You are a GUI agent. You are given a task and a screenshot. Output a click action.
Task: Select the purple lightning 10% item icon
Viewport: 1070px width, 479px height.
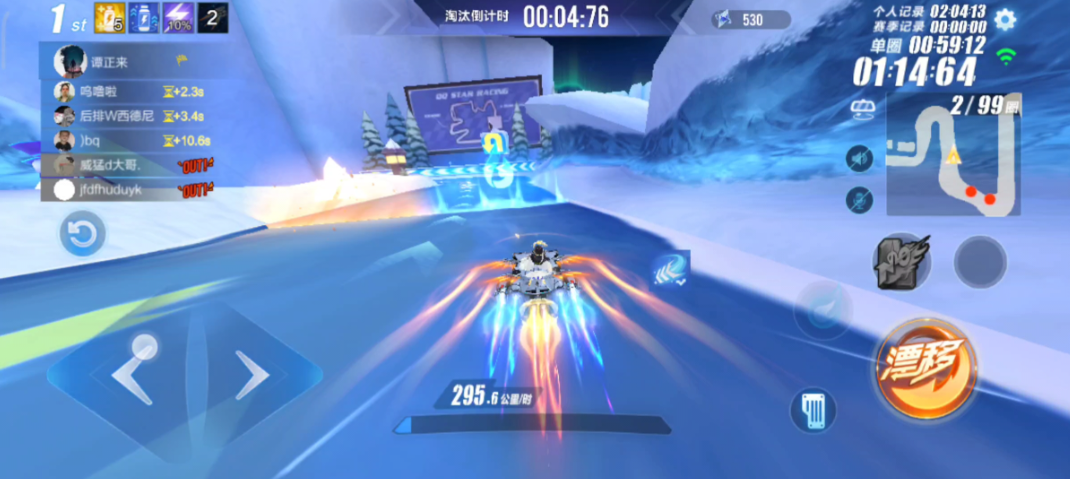pyautogui.click(x=178, y=17)
